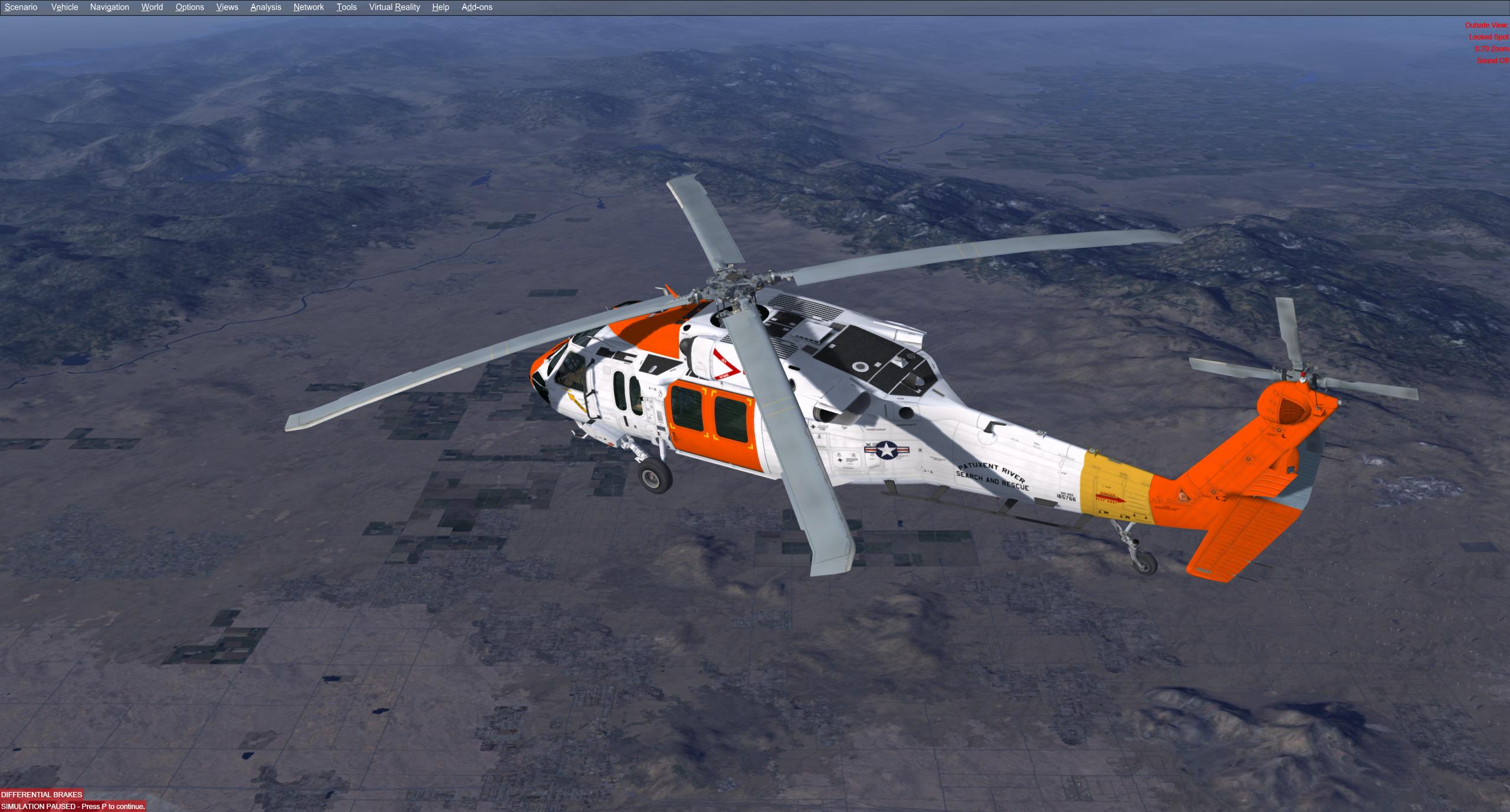The width and height of the screenshot is (1510, 812).
Task: Click the Navigation menu
Action: (x=109, y=7)
